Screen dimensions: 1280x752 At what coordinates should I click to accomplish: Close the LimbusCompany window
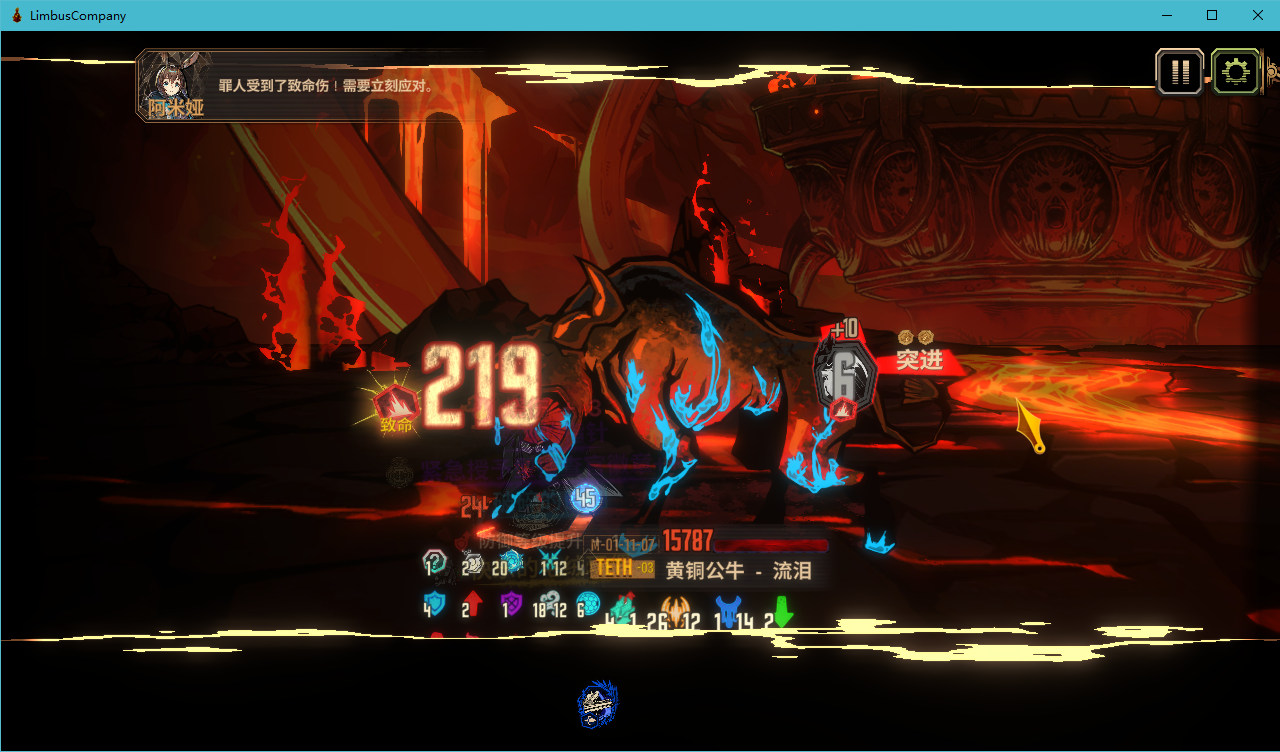[1258, 15]
